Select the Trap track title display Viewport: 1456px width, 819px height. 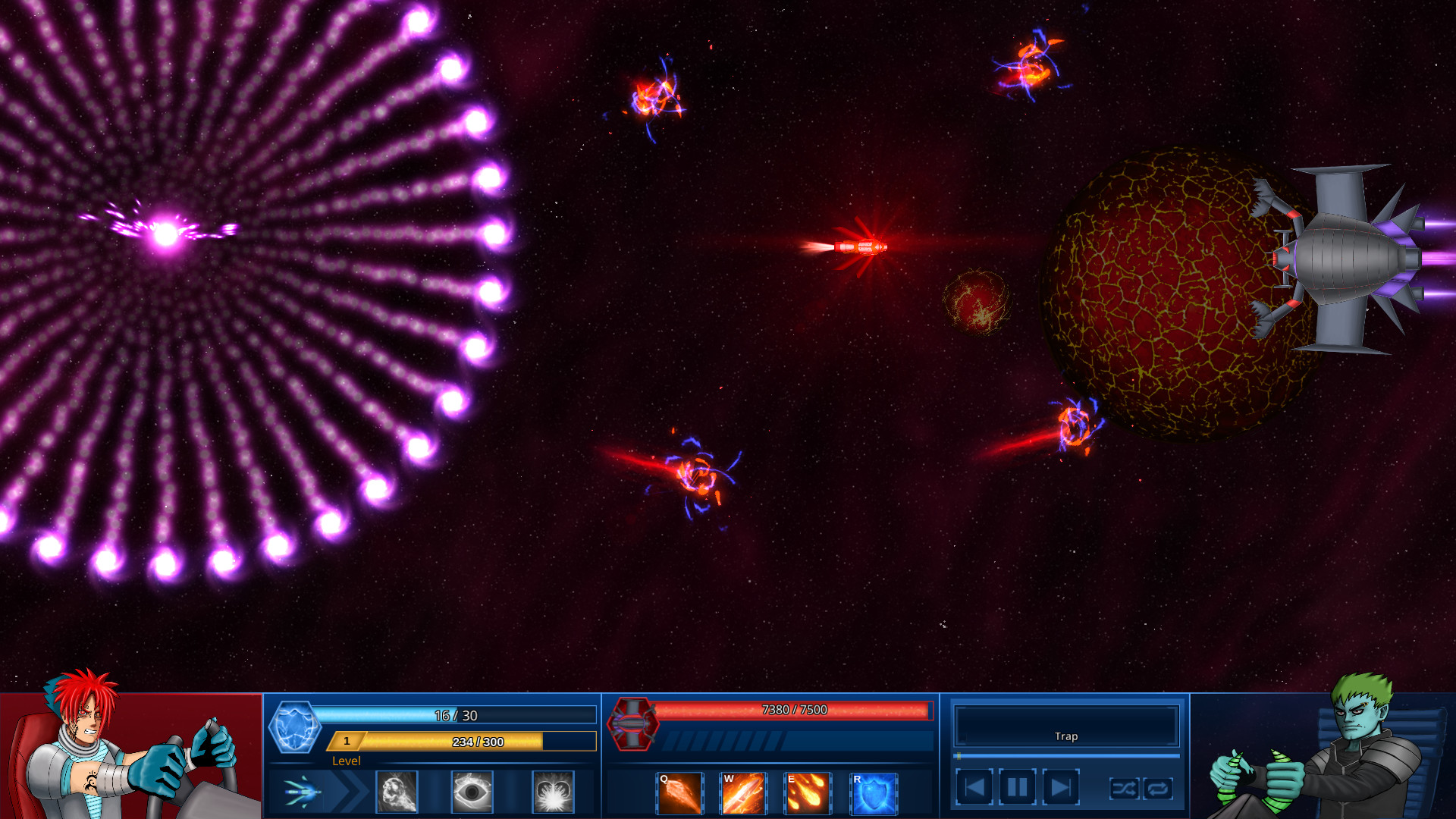(x=1065, y=735)
